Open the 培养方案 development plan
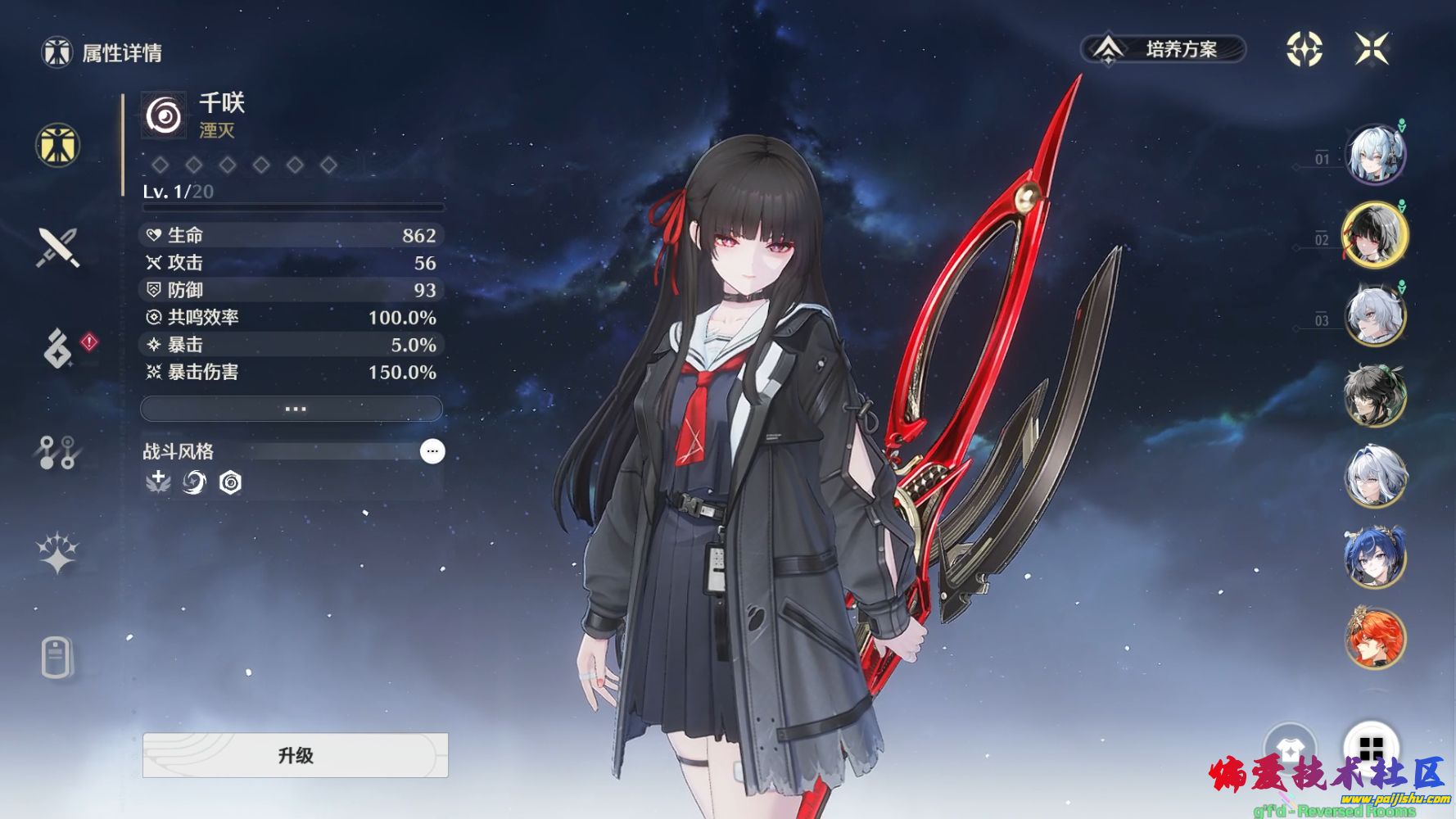Viewport: 1456px width, 819px height. [x=1163, y=49]
